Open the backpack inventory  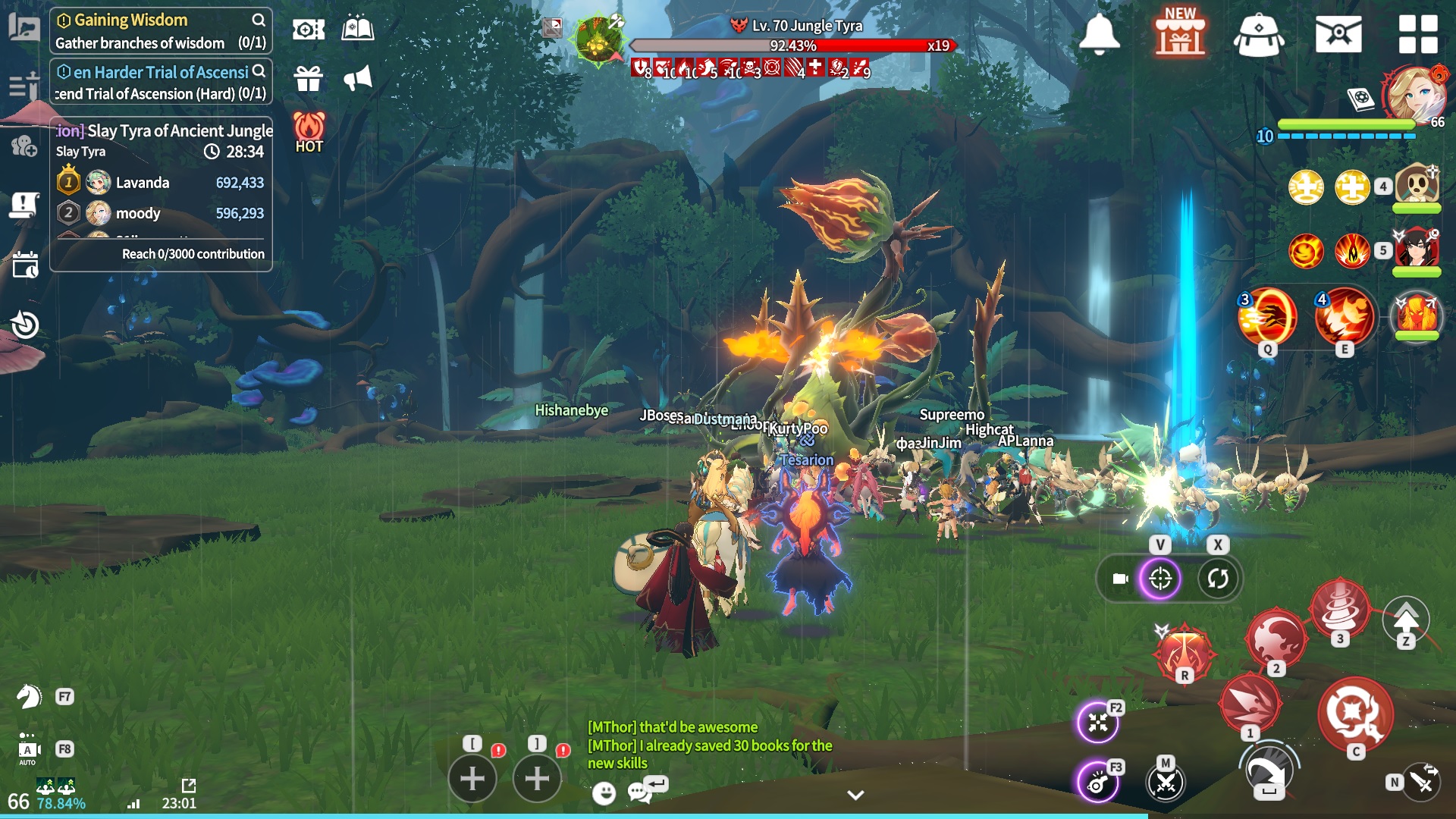tap(1259, 36)
